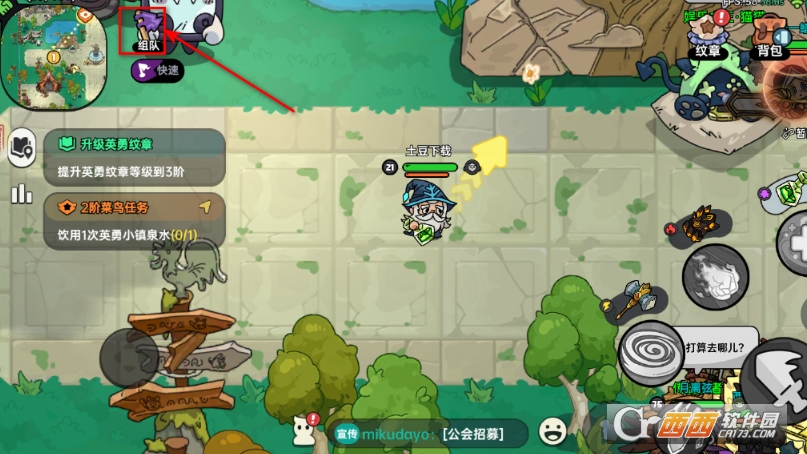Tap the 快速 quick match button
Screen dimensions: 807x454
157,70
